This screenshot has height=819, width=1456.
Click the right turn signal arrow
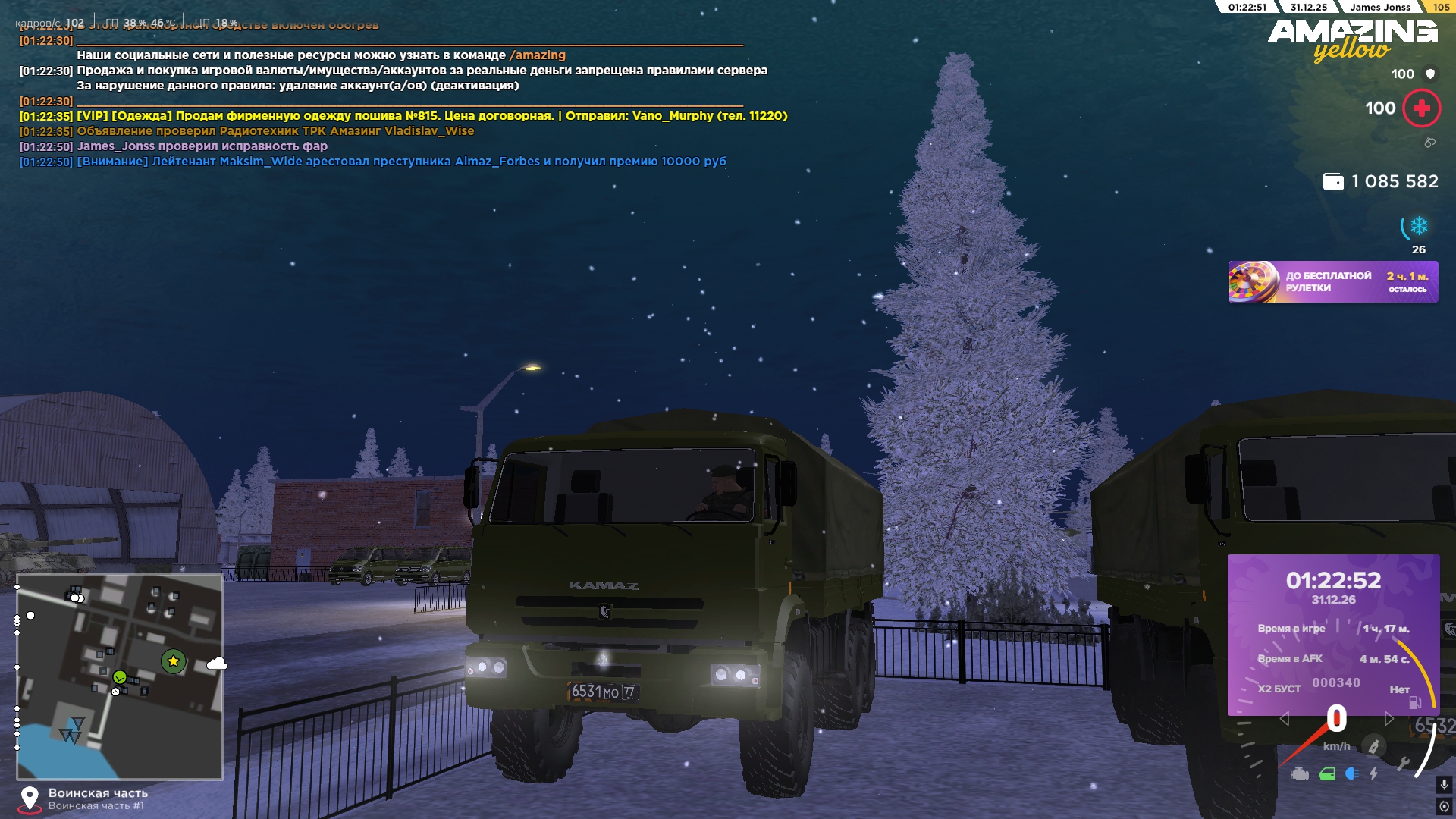[1389, 718]
